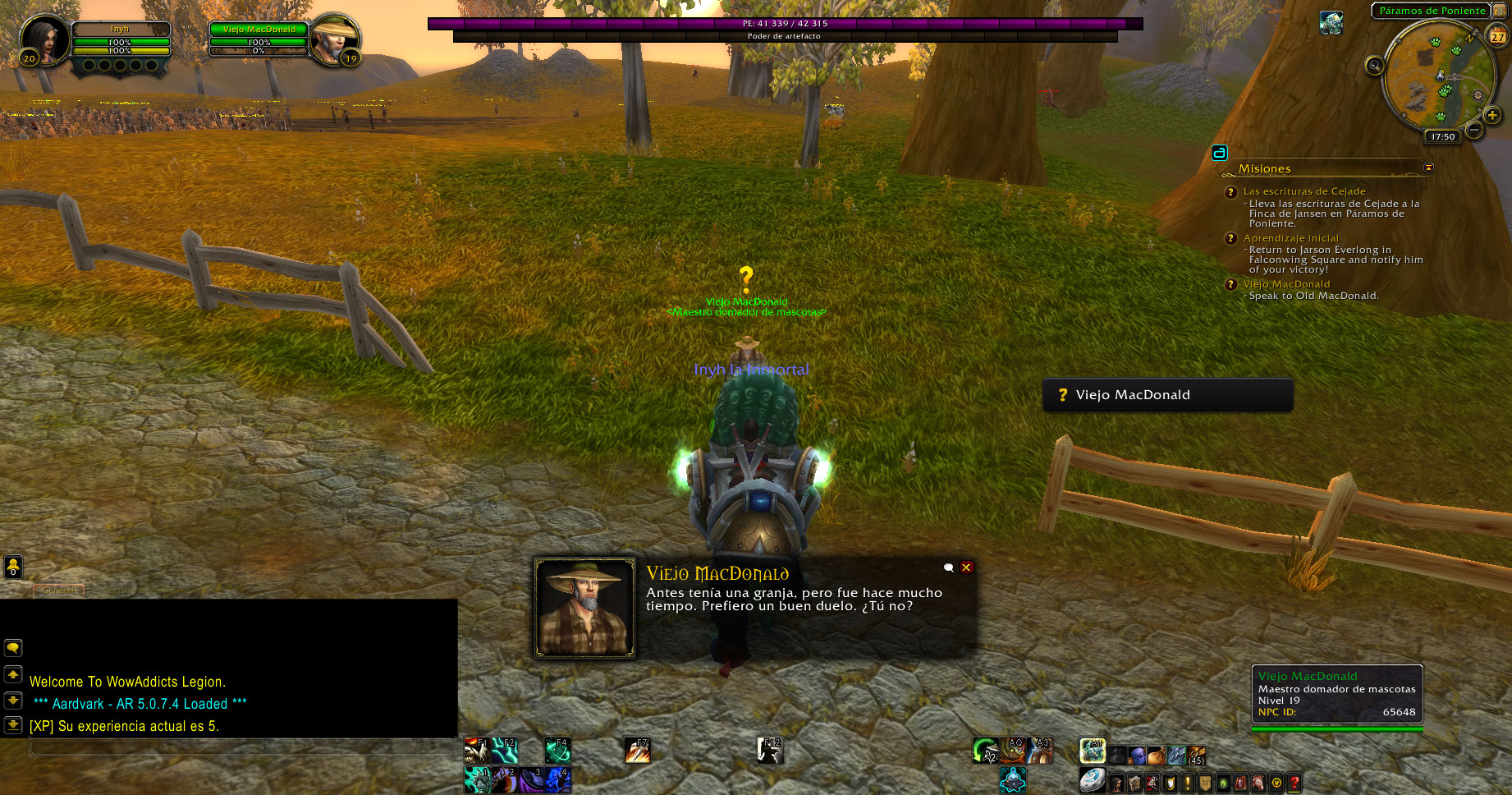
Task: Open the calendar showing day 27
Action: pyautogui.click(x=1498, y=36)
